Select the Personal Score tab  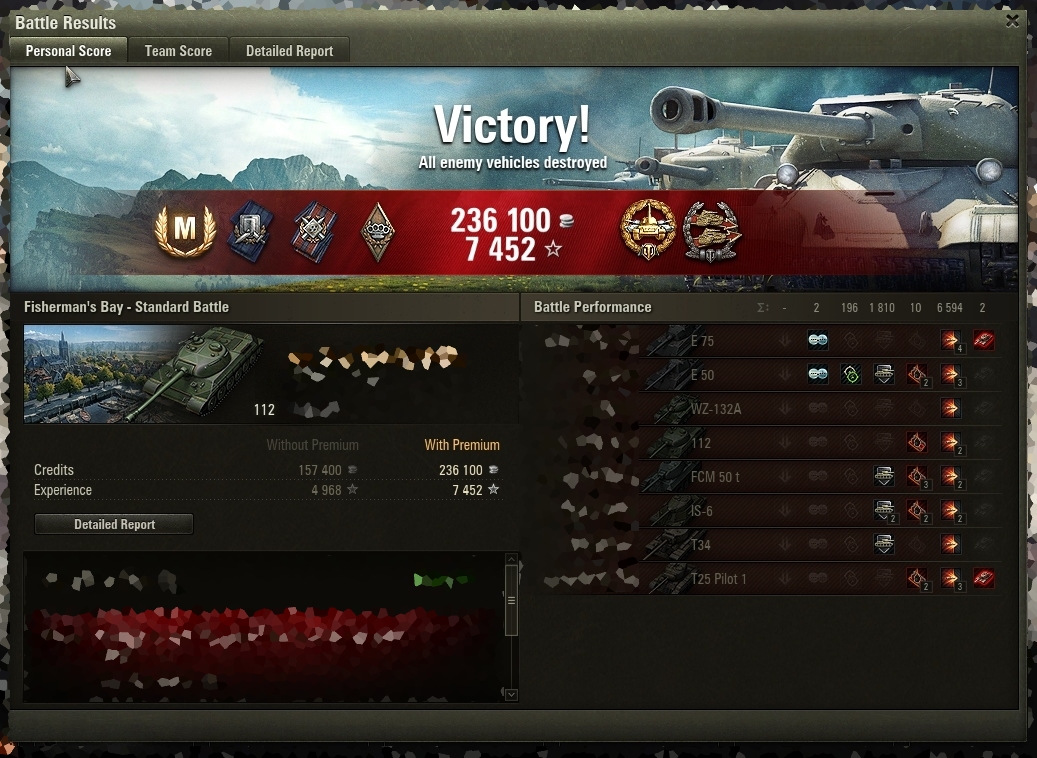[68, 51]
